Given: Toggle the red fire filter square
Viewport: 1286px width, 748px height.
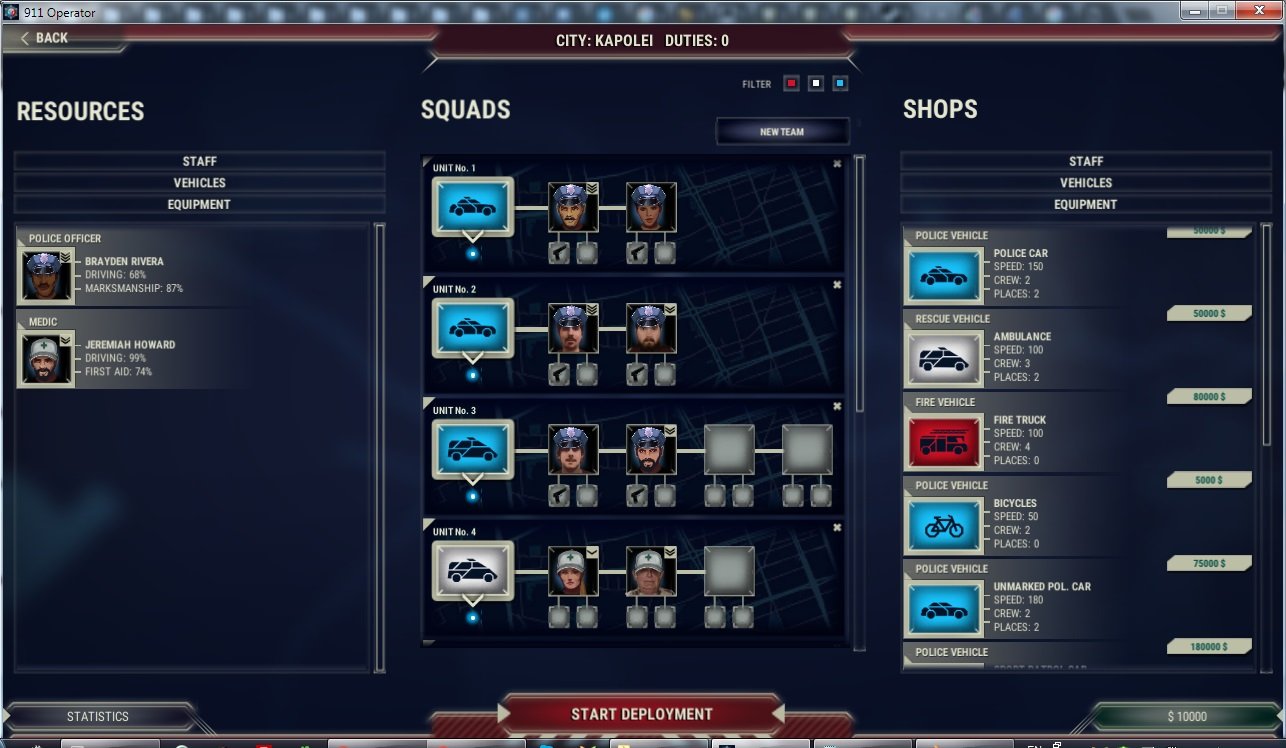Looking at the screenshot, I should [x=790, y=83].
